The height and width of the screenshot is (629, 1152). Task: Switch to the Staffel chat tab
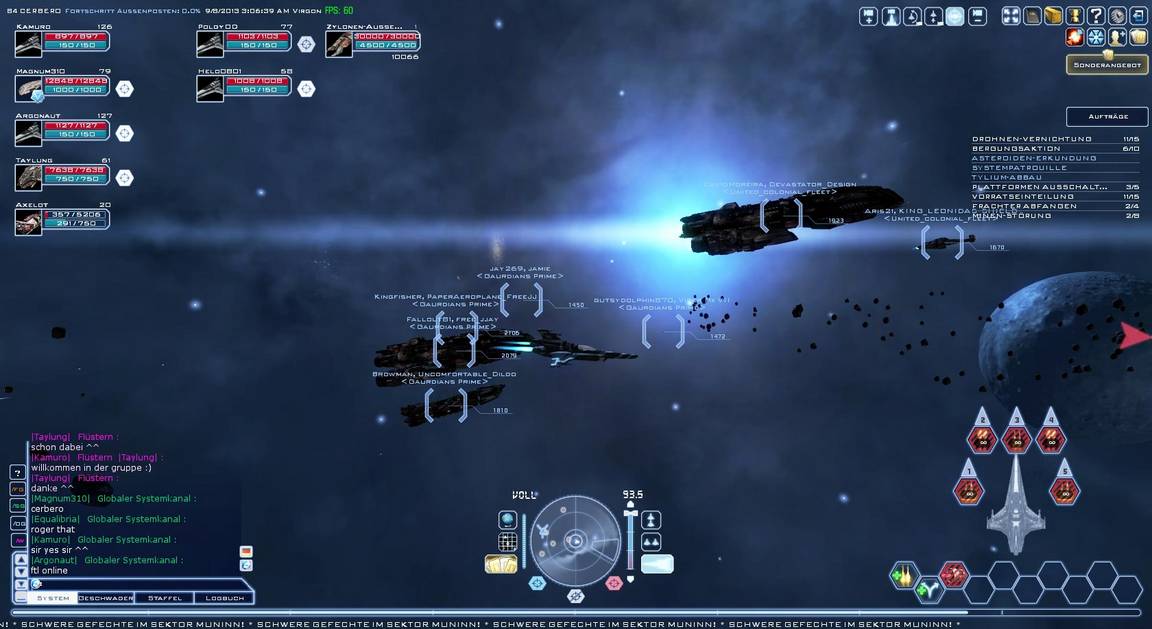(164, 598)
